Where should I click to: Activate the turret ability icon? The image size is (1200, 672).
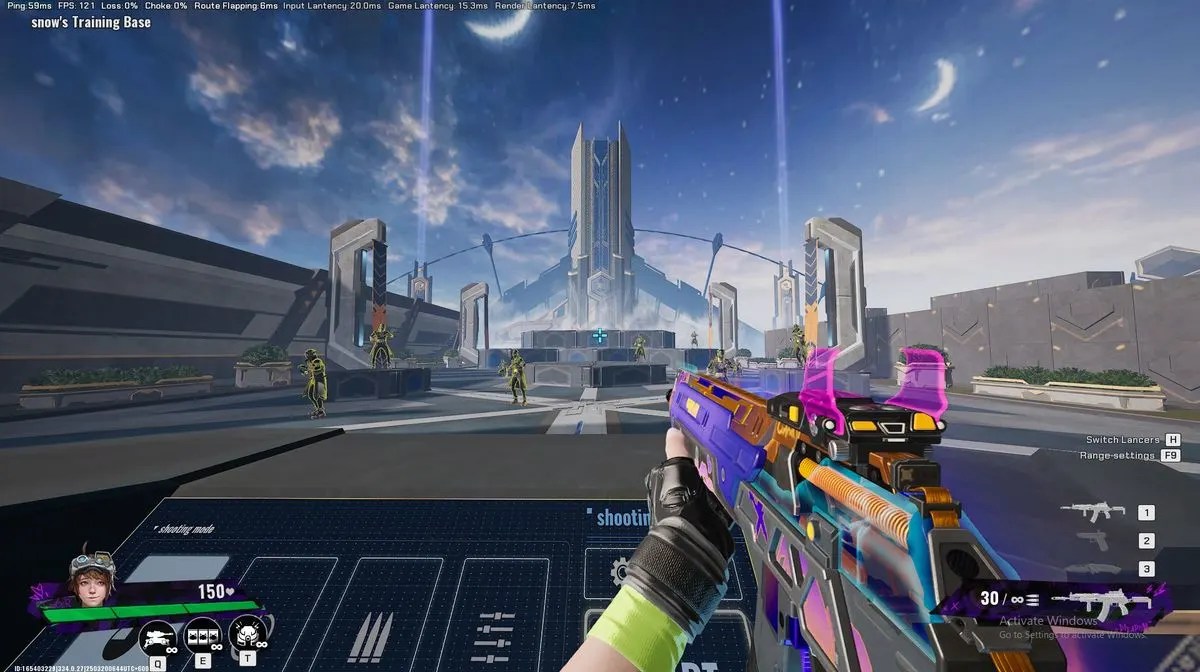tap(158, 635)
